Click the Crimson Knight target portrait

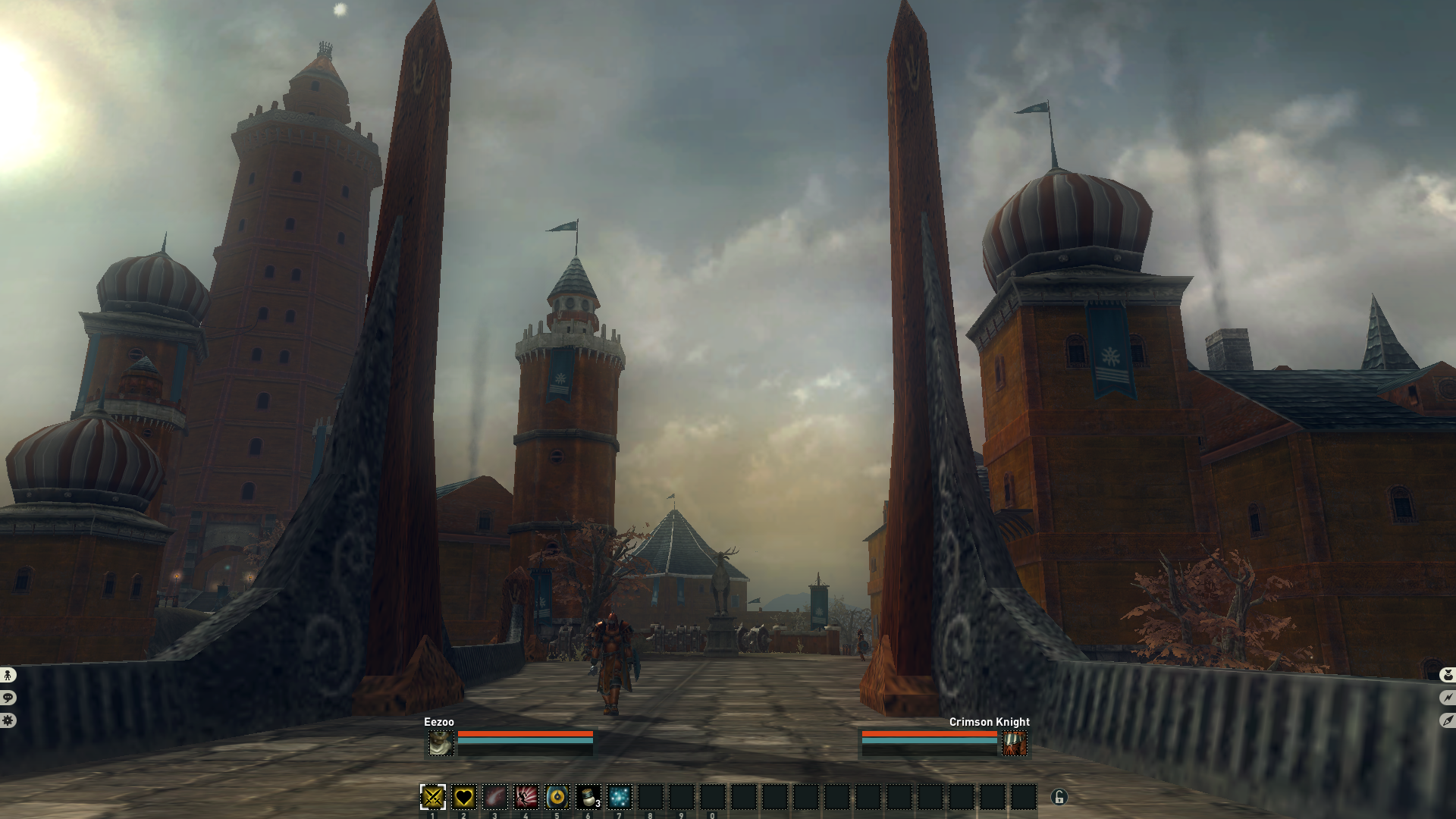[1015, 743]
